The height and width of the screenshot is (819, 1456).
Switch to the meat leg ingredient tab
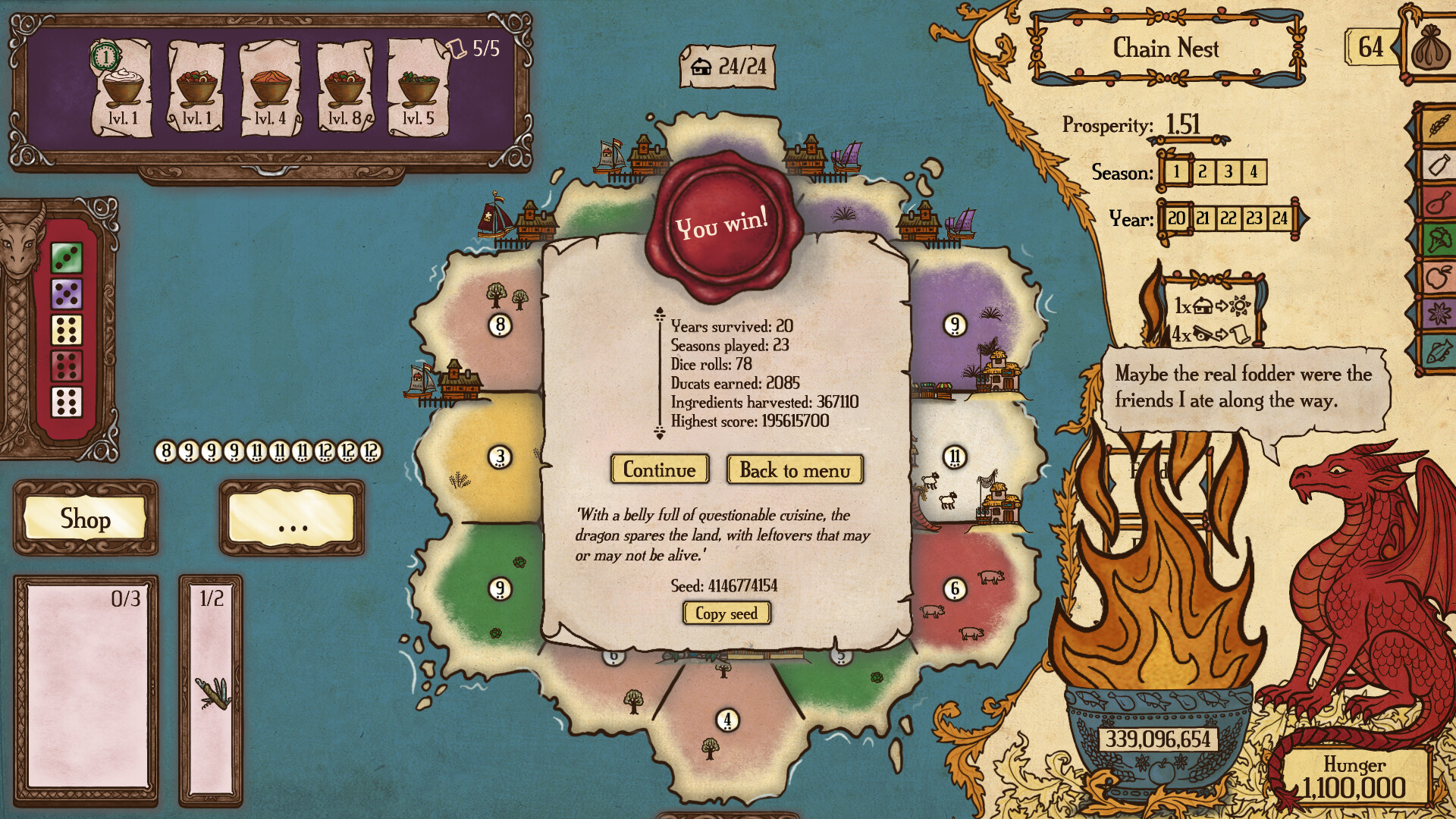tap(1438, 202)
